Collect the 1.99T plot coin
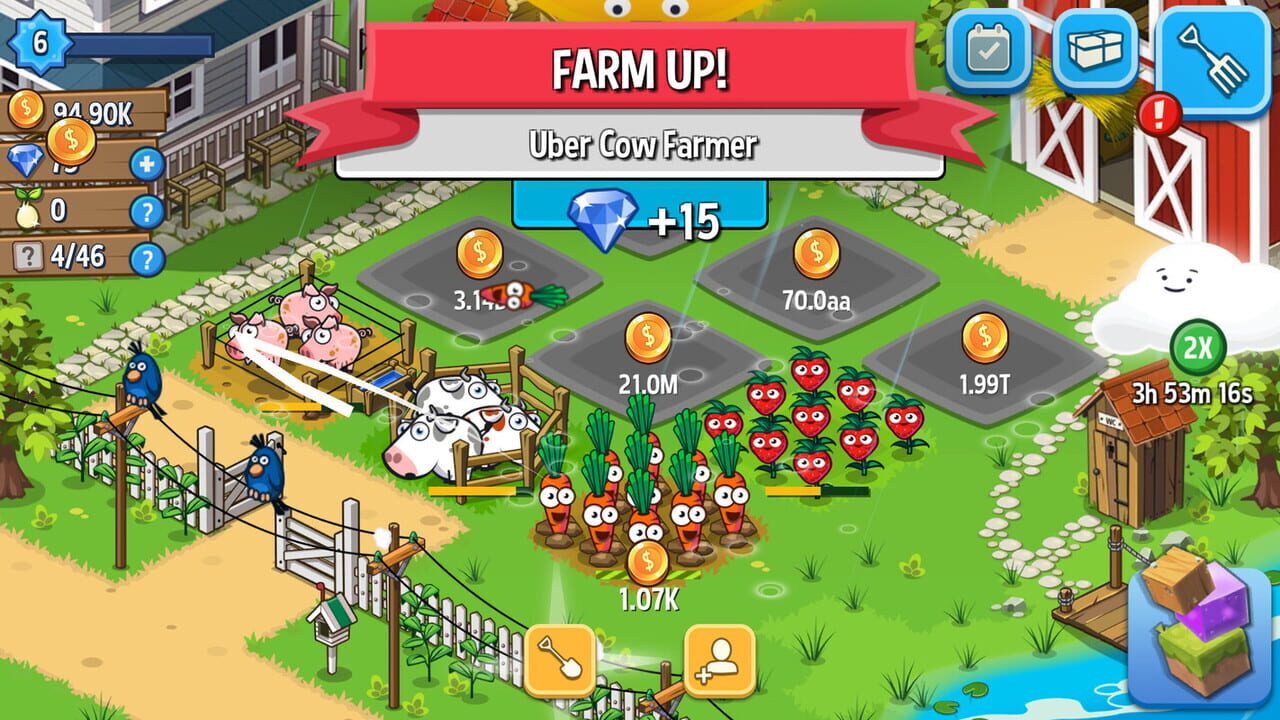Image resolution: width=1280 pixels, height=720 pixels. (985, 335)
